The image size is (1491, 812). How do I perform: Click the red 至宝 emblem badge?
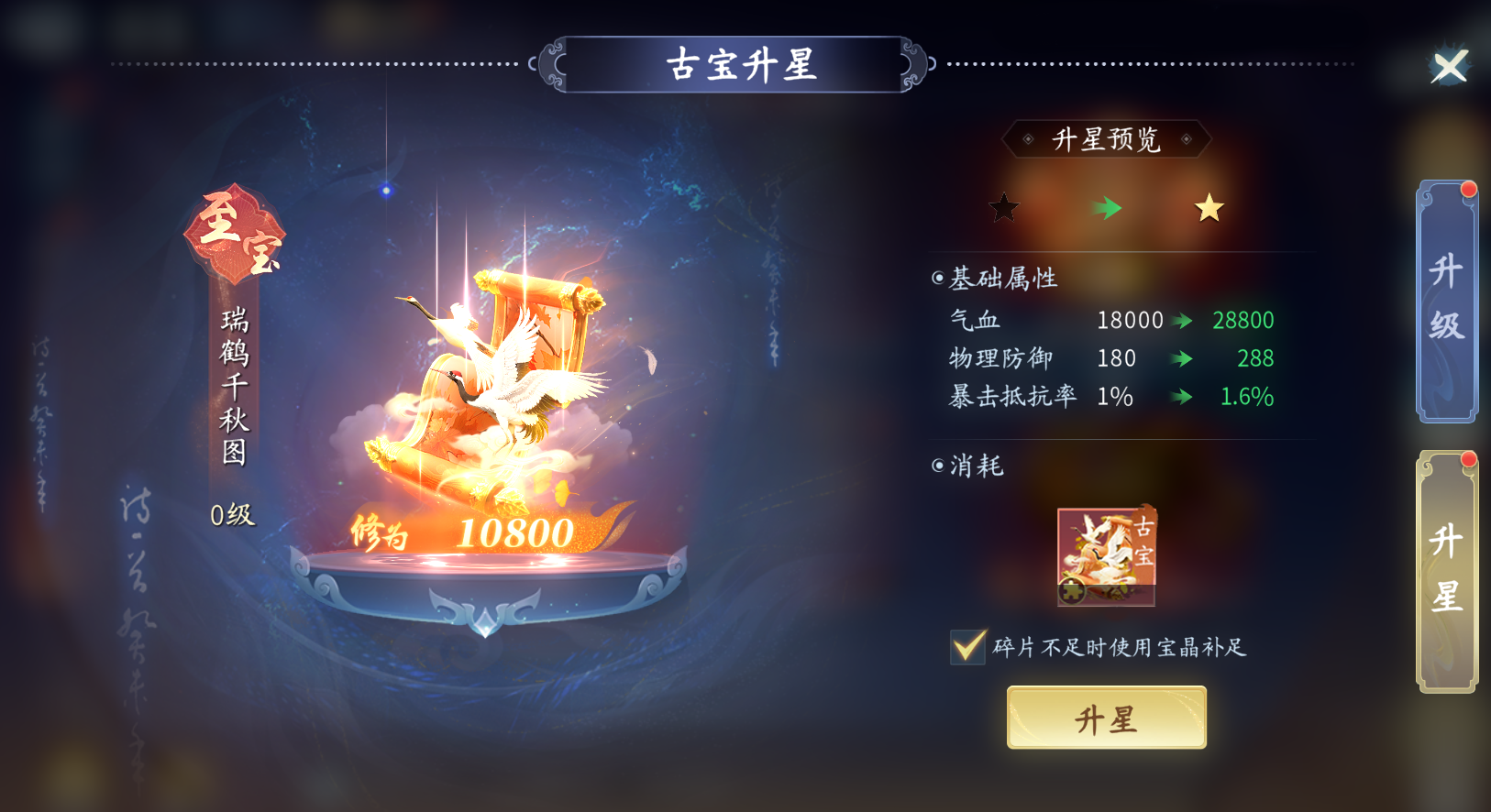237,234
